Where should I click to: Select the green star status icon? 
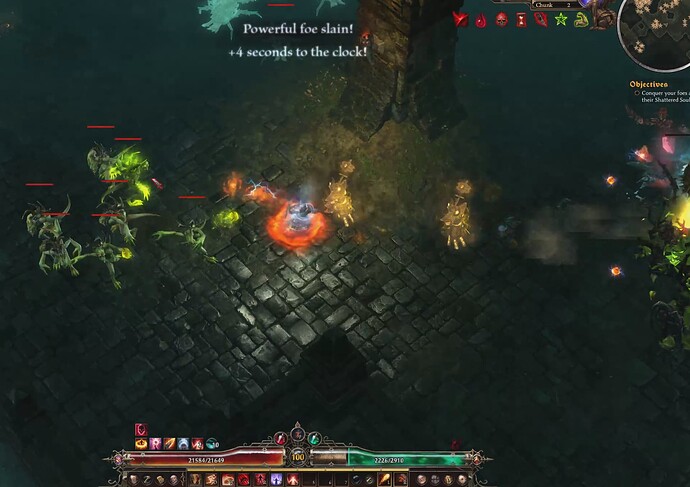tap(562, 19)
